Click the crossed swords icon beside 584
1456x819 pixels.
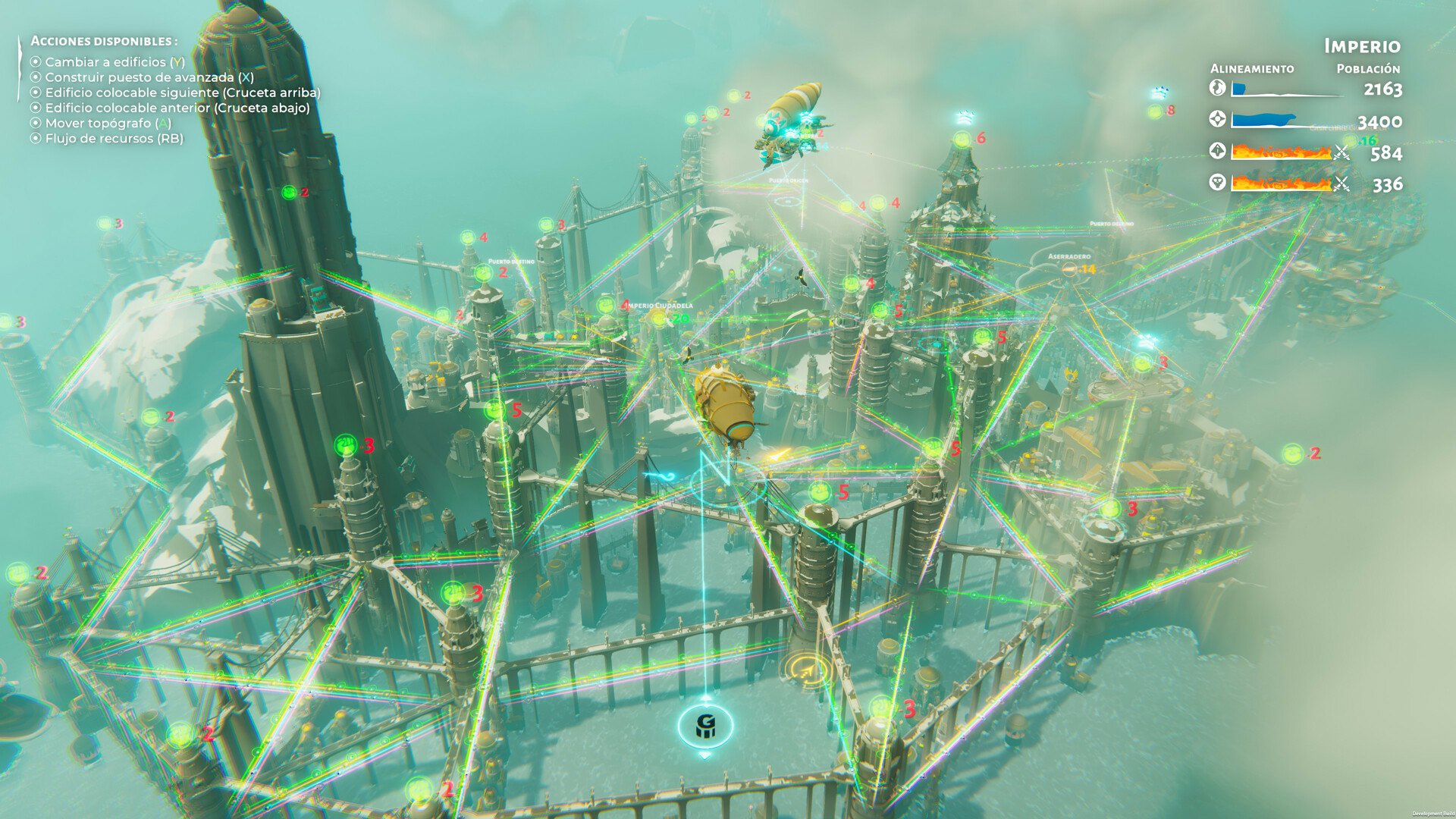pyautogui.click(x=1342, y=152)
